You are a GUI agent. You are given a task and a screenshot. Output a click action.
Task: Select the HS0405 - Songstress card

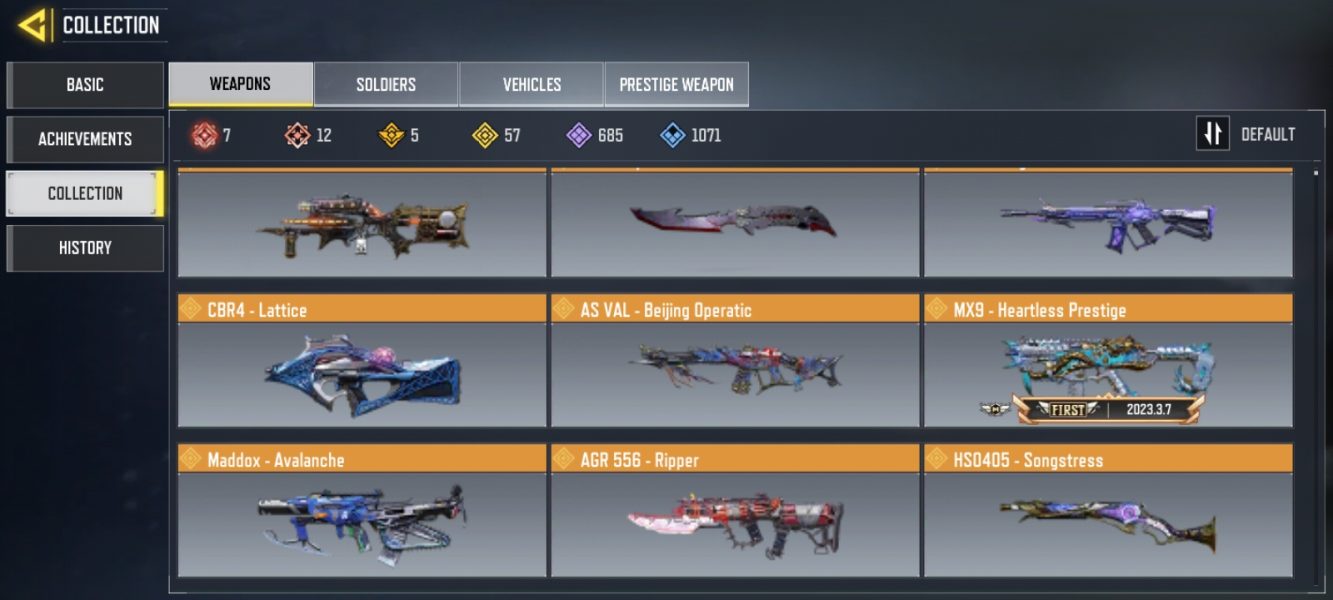point(1108,511)
